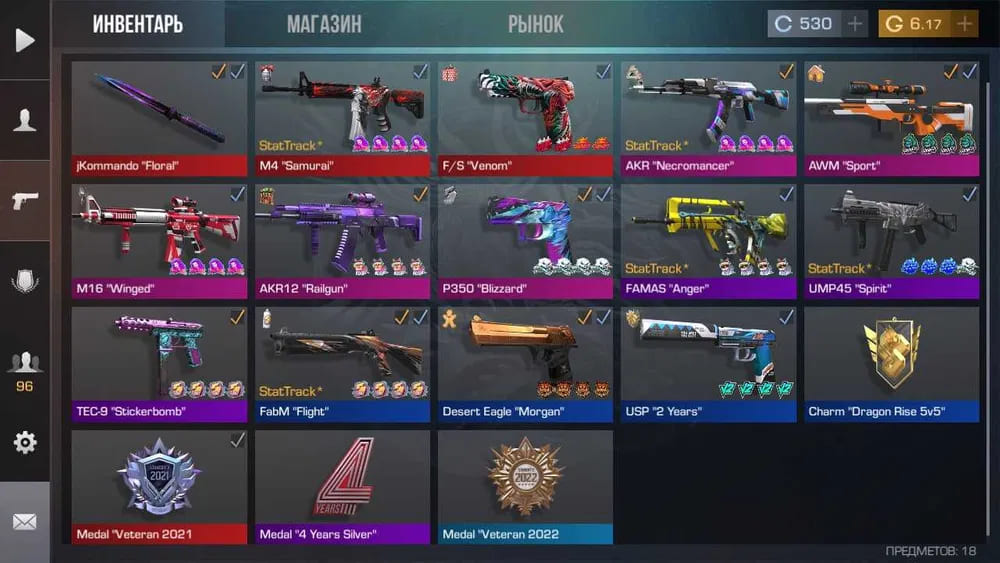
Task: Open the clan shield icon in sidebar
Action: click(x=25, y=282)
